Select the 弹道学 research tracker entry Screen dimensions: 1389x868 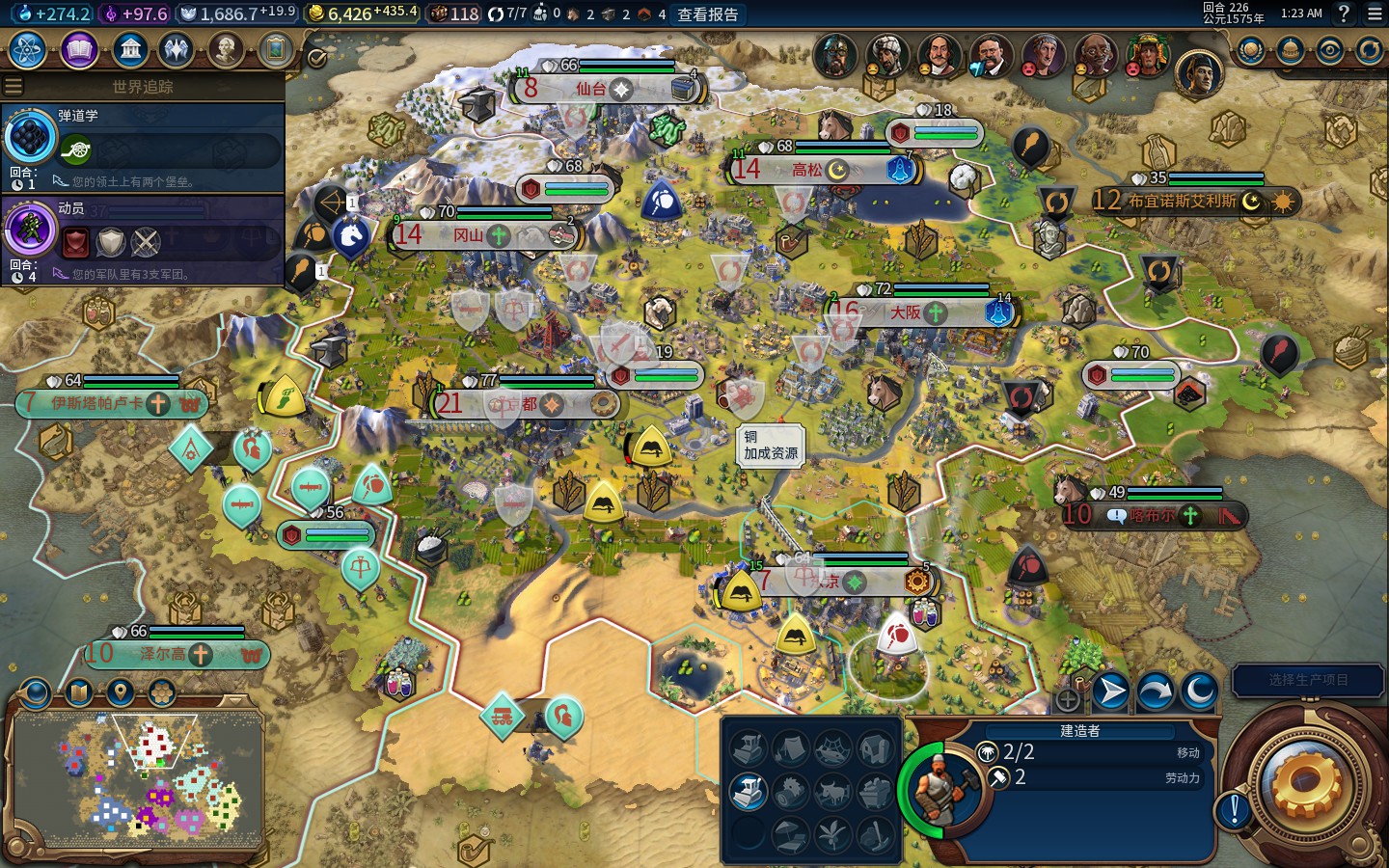pos(143,147)
